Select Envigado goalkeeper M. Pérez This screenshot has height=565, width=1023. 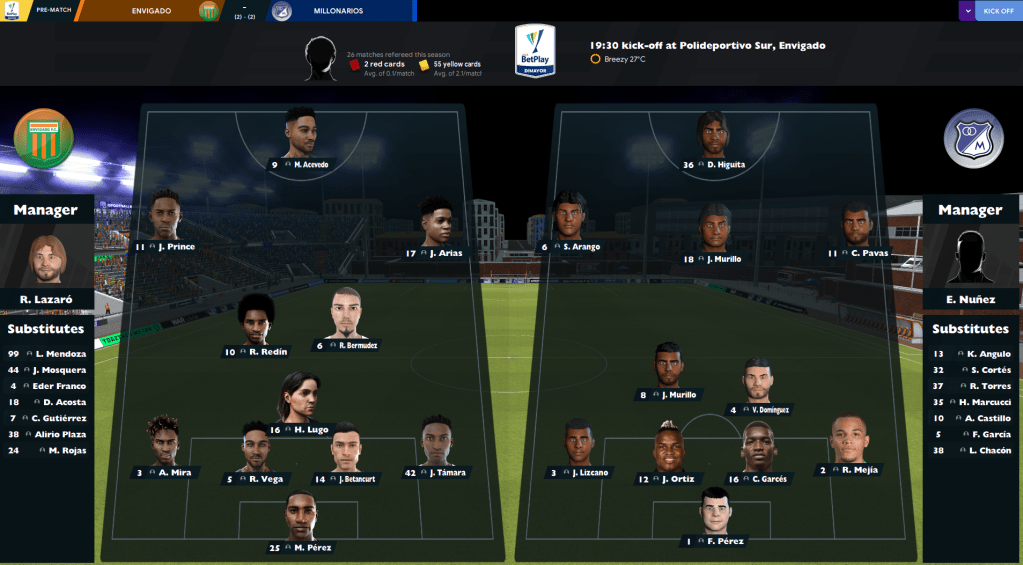(x=302, y=522)
